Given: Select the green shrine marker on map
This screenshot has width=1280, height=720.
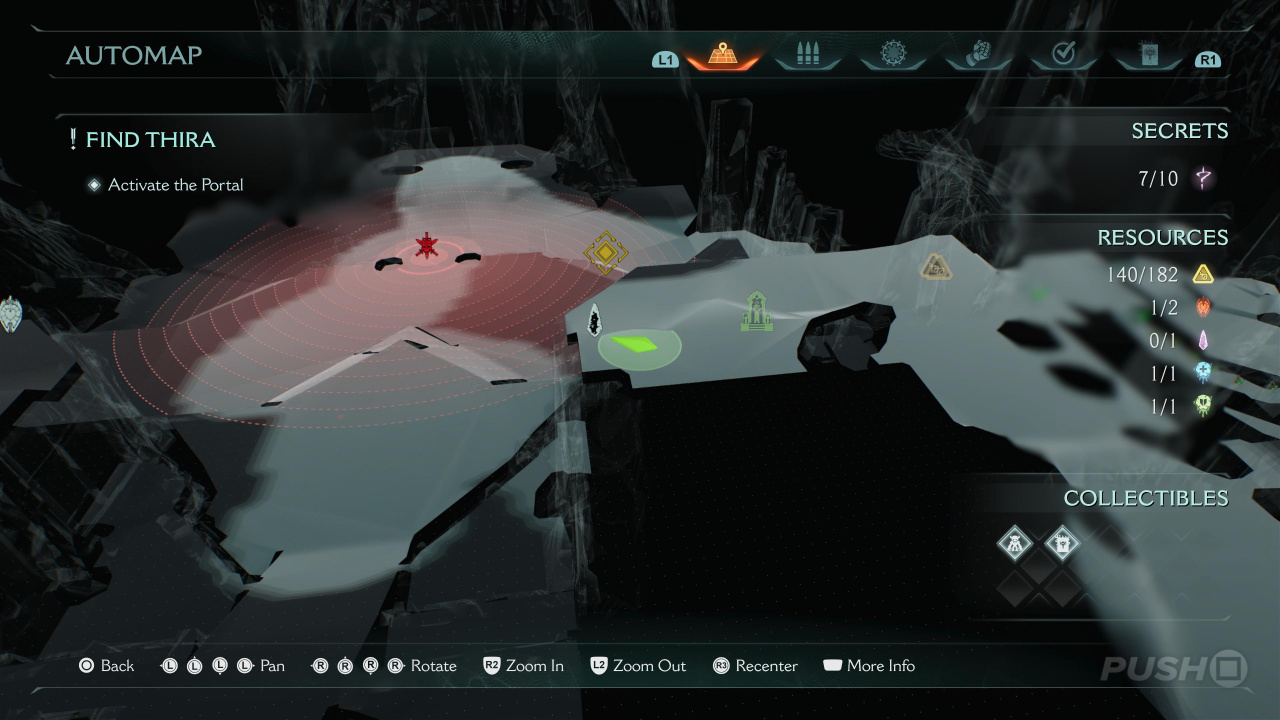Looking at the screenshot, I should (757, 311).
